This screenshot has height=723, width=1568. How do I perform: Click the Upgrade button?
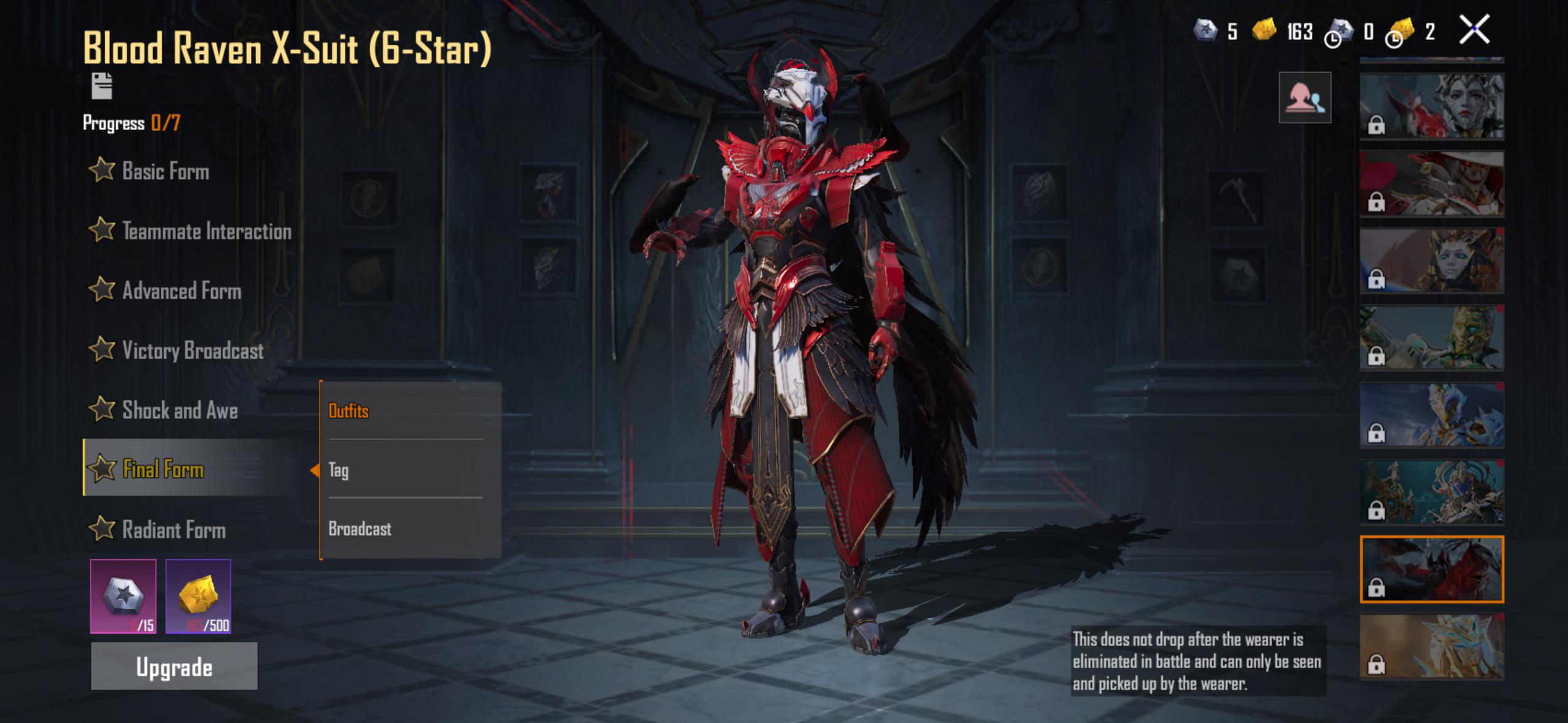(174, 667)
